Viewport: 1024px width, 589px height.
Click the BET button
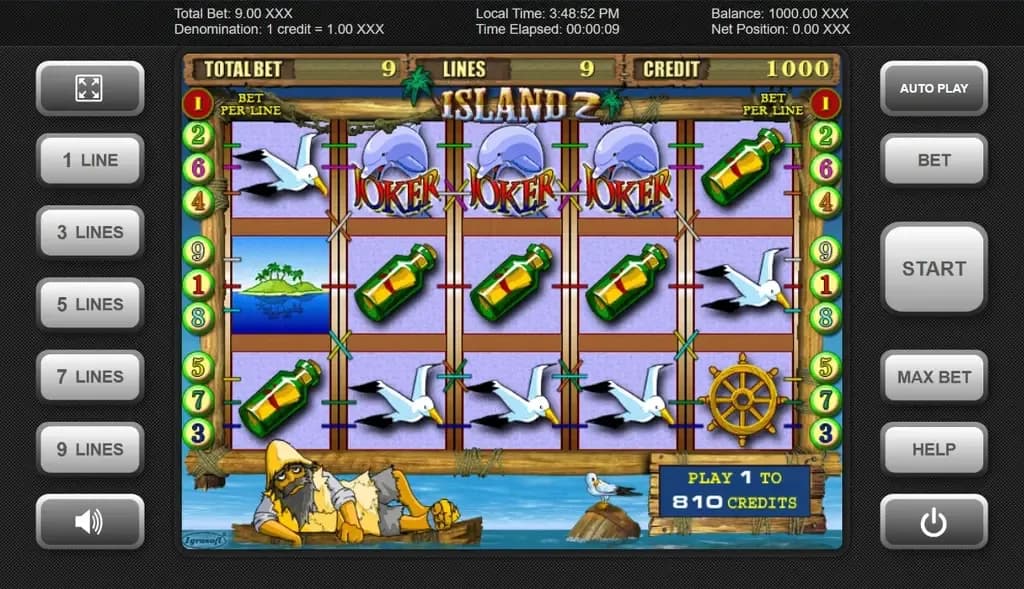pos(933,160)
